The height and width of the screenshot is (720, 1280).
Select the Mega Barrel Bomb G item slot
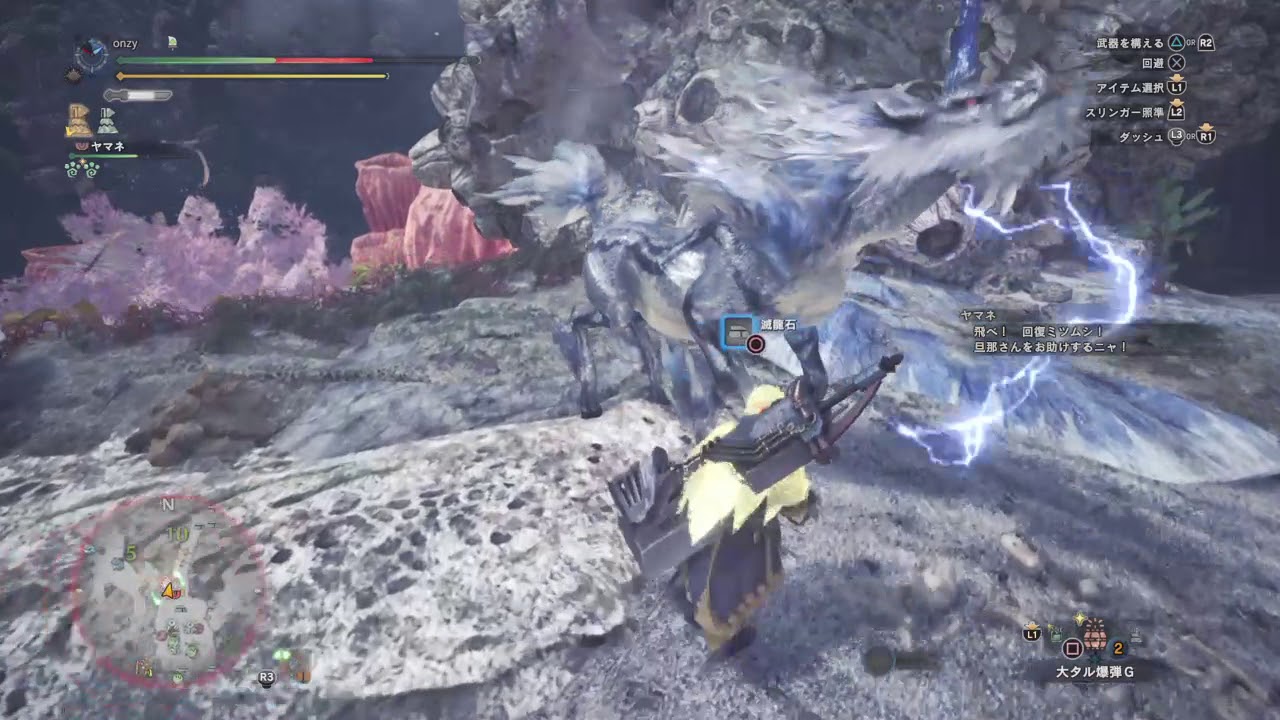click(1094, 639)
